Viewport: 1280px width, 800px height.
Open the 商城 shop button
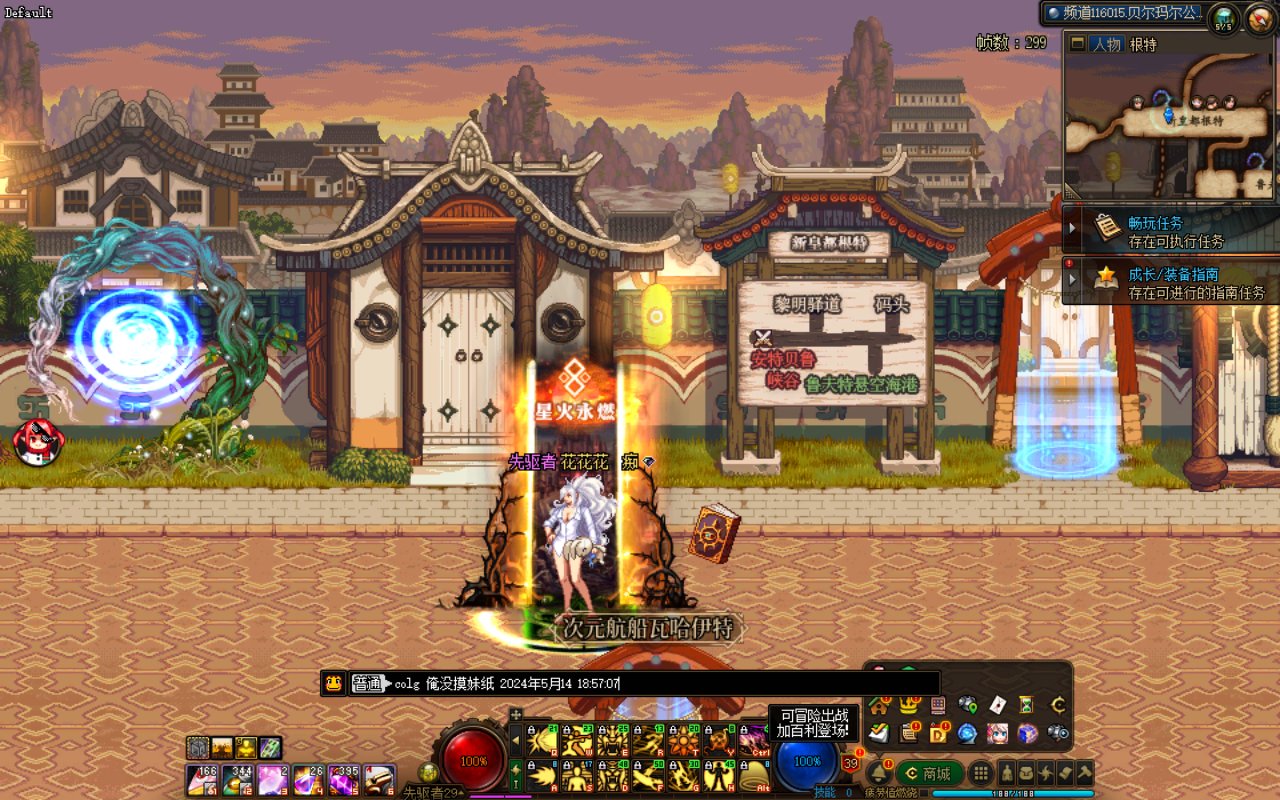[x=929, y=773]
